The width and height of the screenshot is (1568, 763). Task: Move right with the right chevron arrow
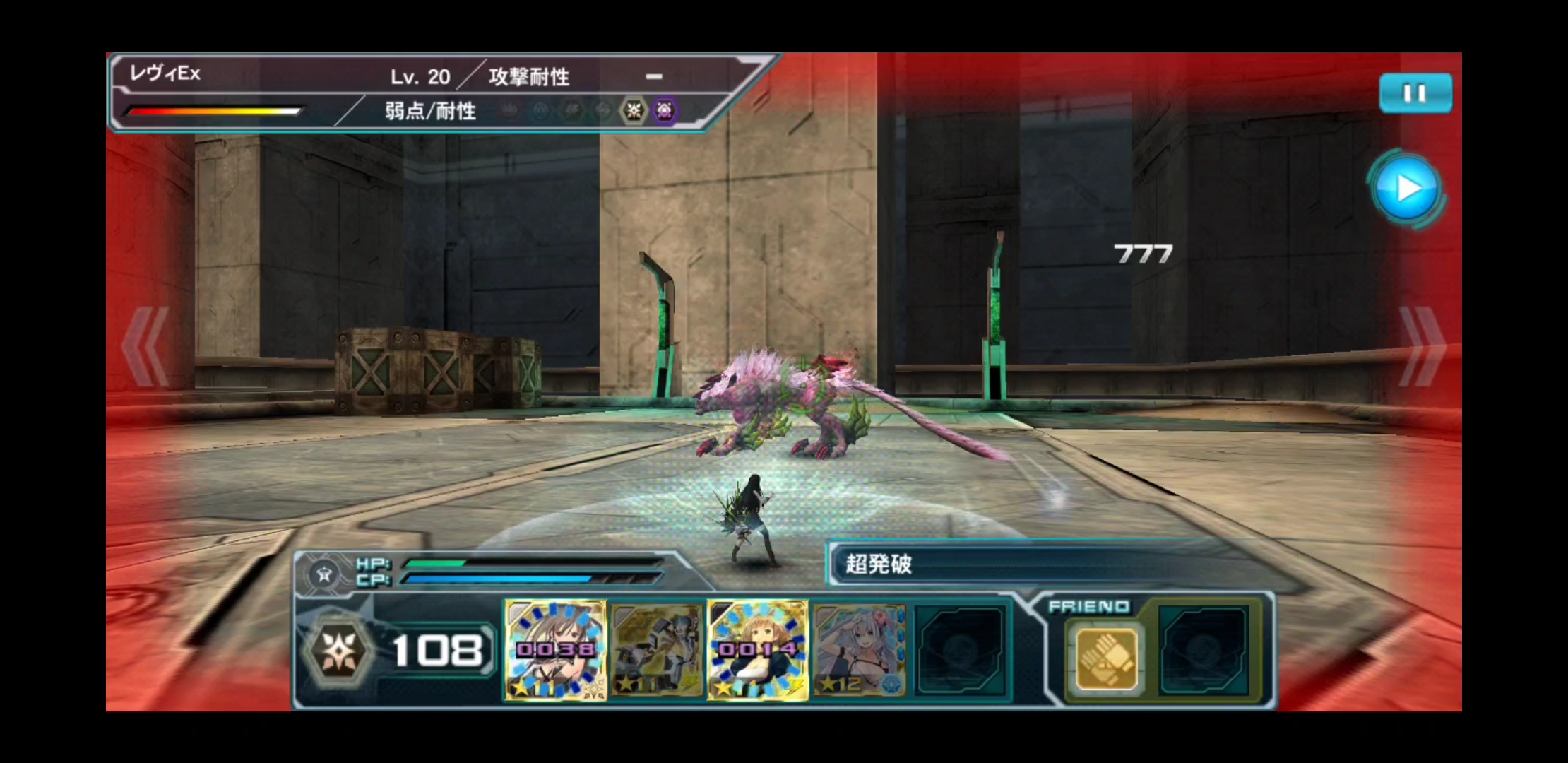click(1421, 346)
